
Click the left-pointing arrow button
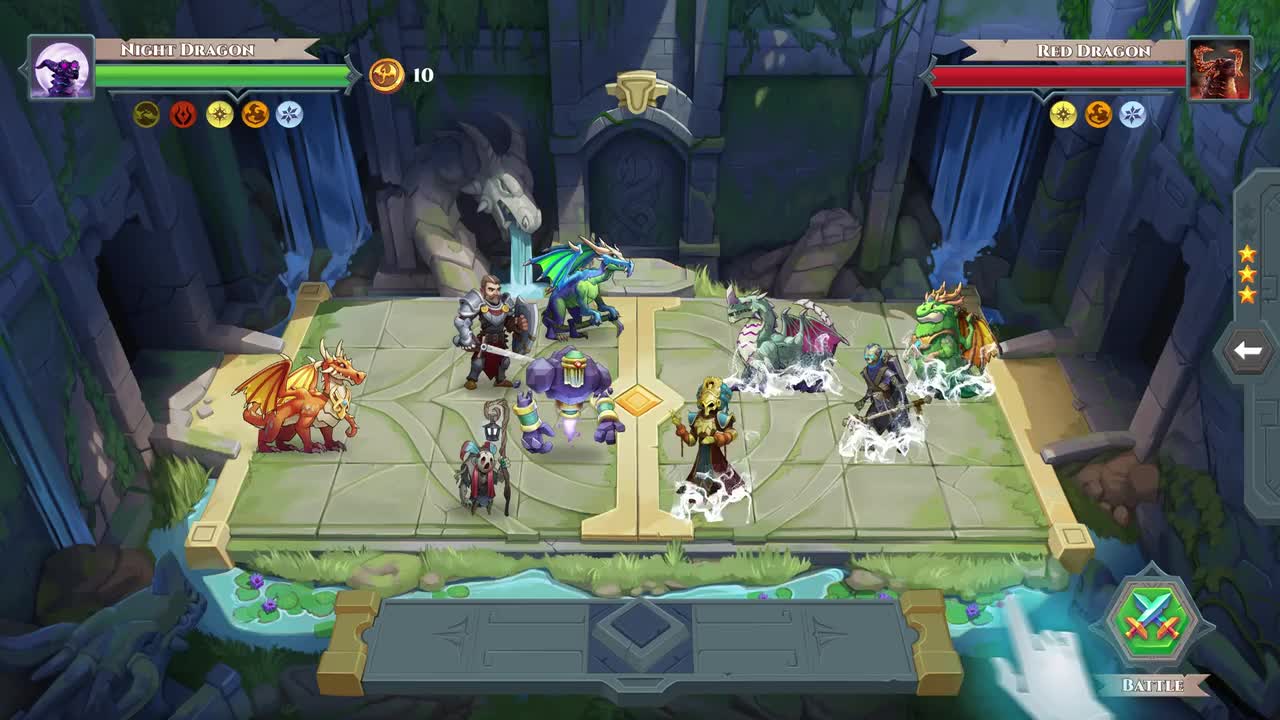coord(1247,351)
